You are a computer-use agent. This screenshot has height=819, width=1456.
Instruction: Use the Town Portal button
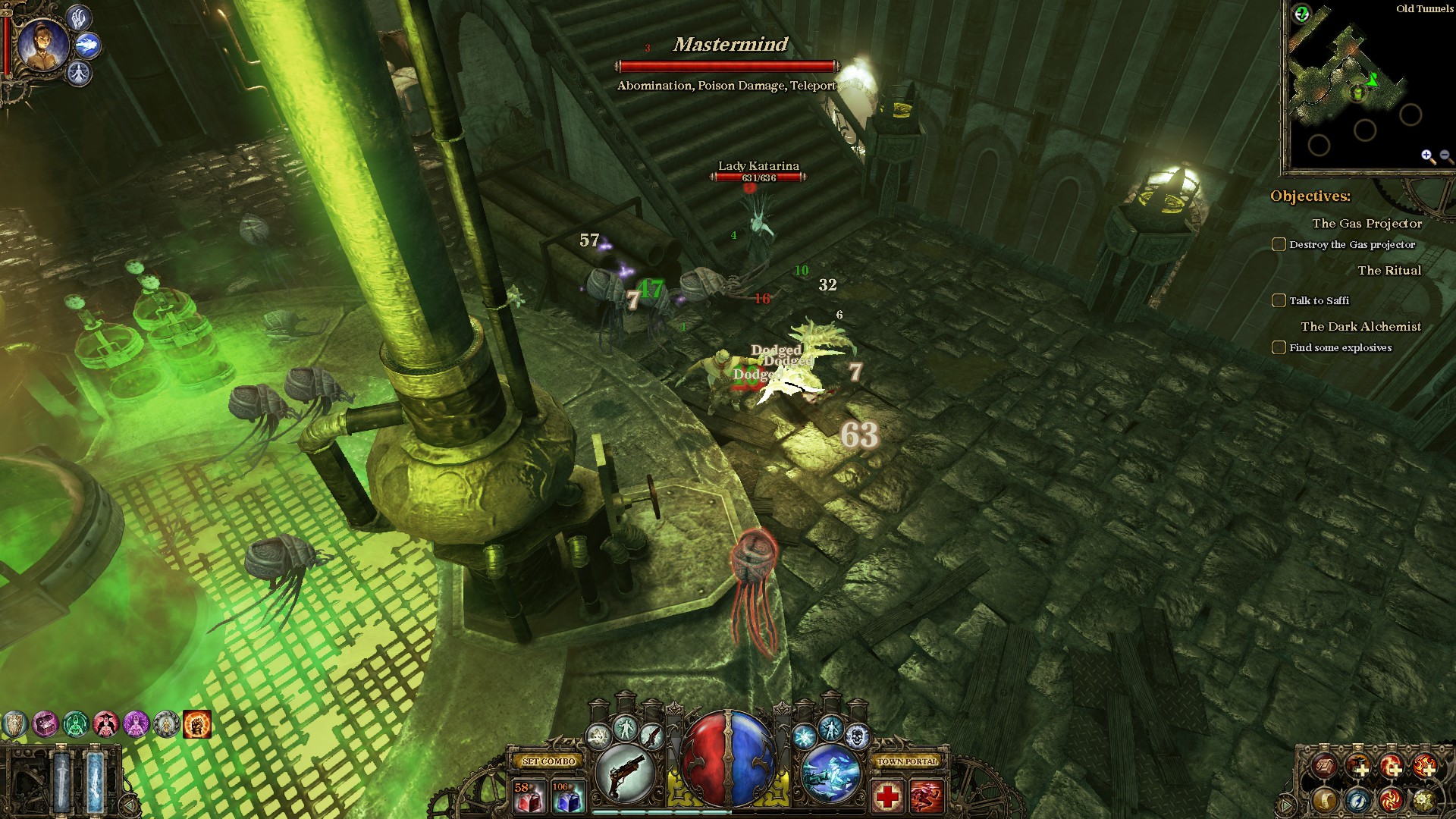tap(907, 761)
